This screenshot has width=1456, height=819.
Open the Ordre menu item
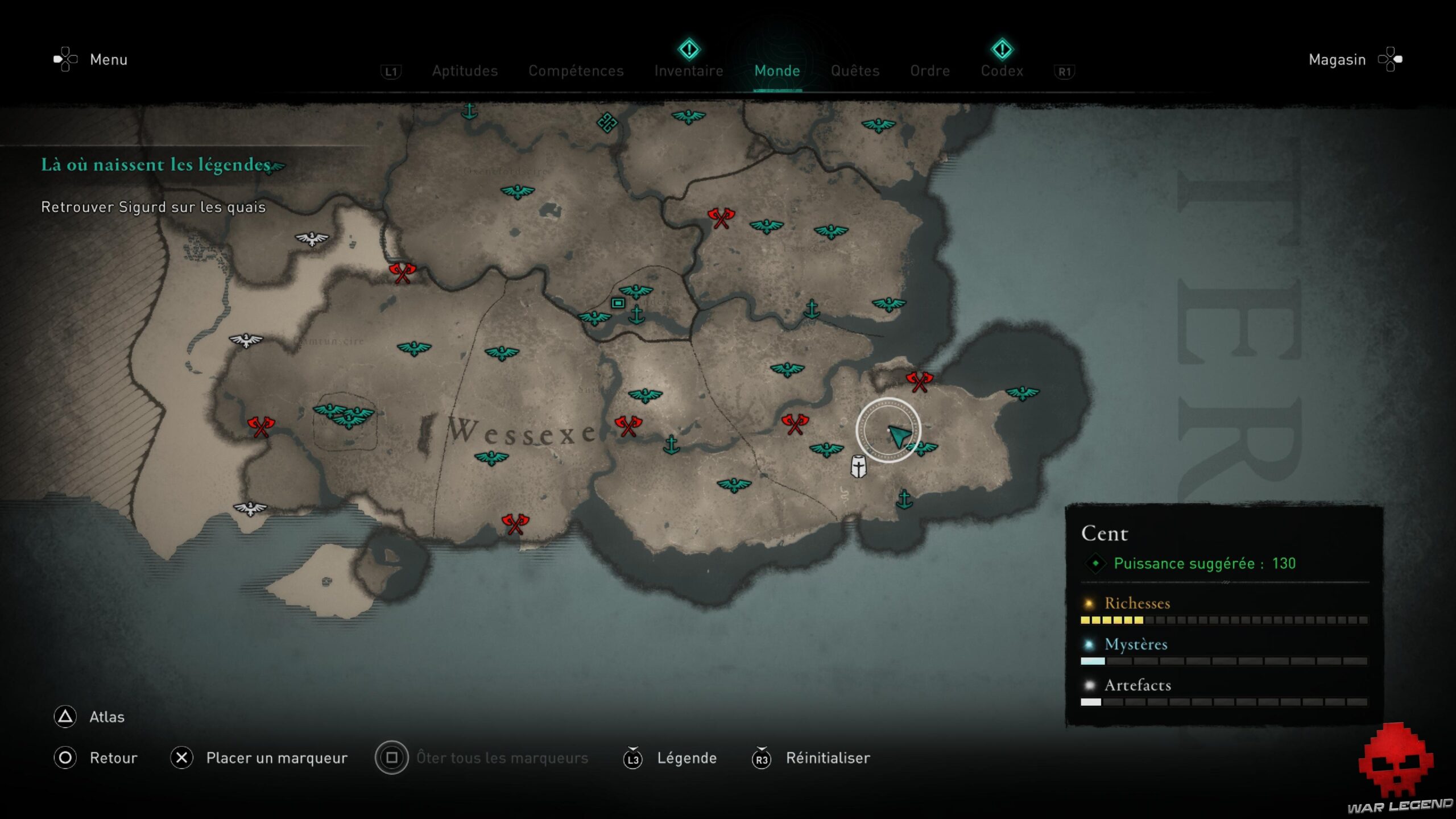(930, 71)
